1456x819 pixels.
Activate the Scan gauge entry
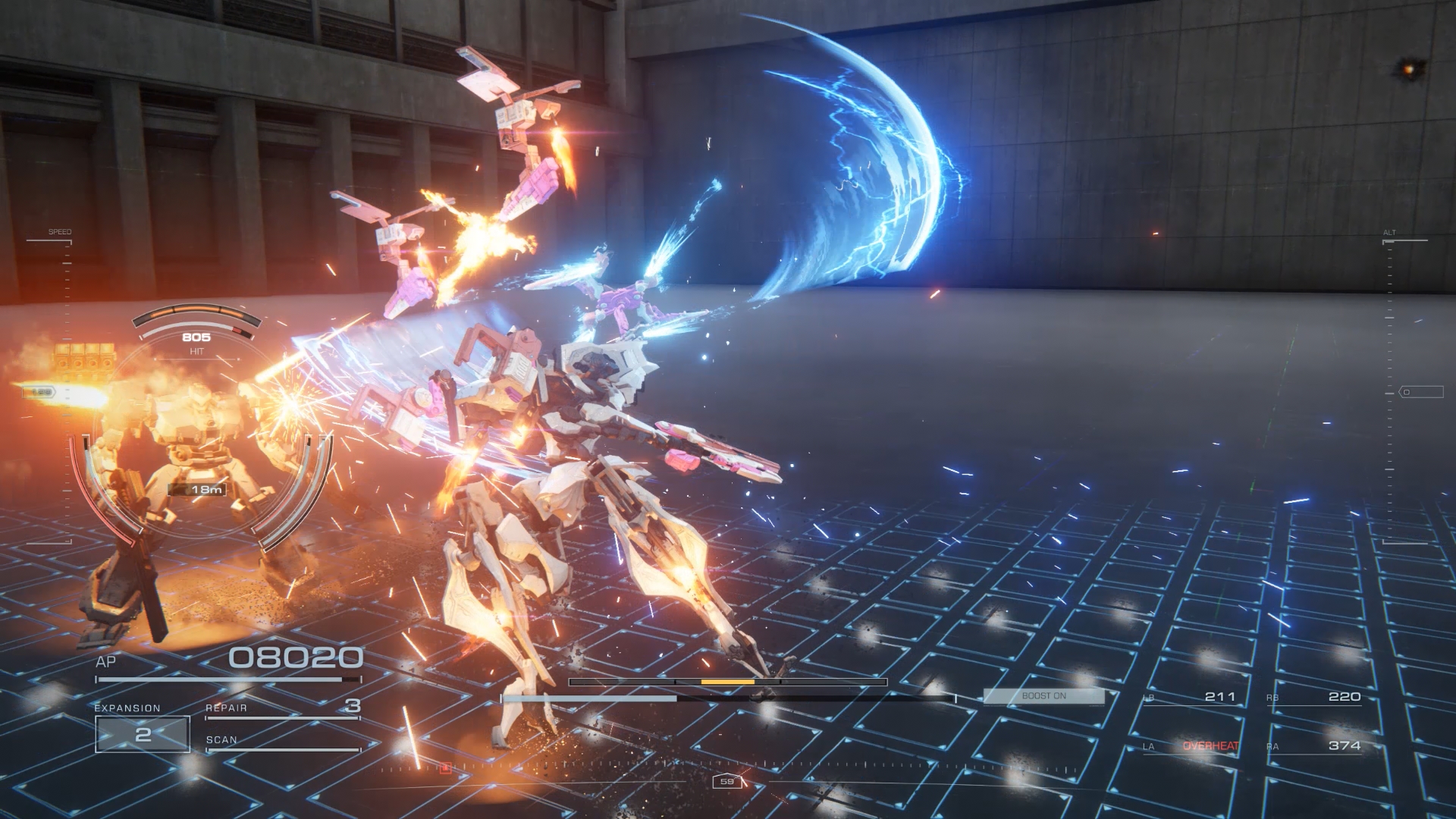click(282, 742)
